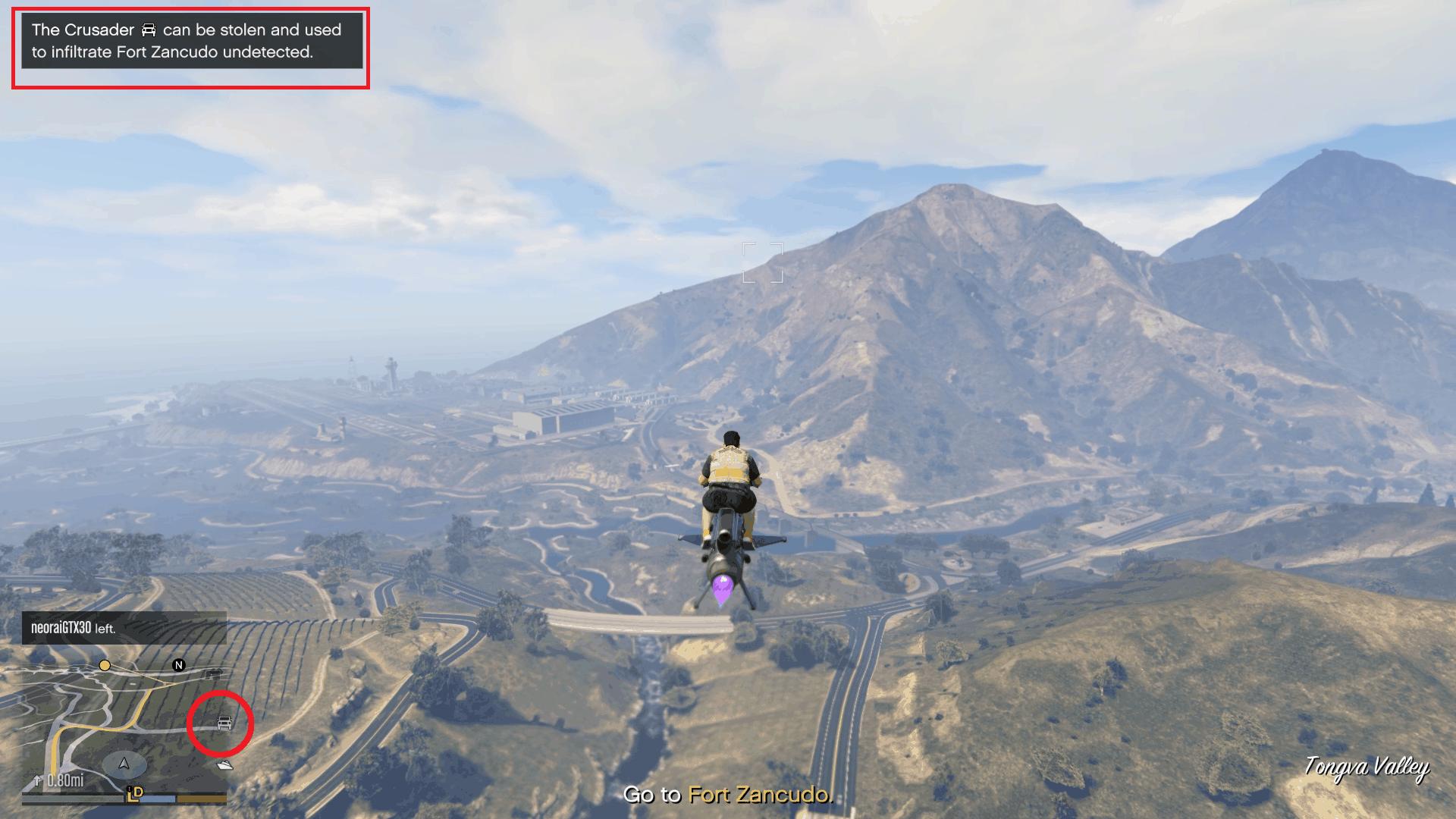1456x819 pixels.
Task: Click the 'Go to Fort Zancudo' instruction
Action: 728,796
